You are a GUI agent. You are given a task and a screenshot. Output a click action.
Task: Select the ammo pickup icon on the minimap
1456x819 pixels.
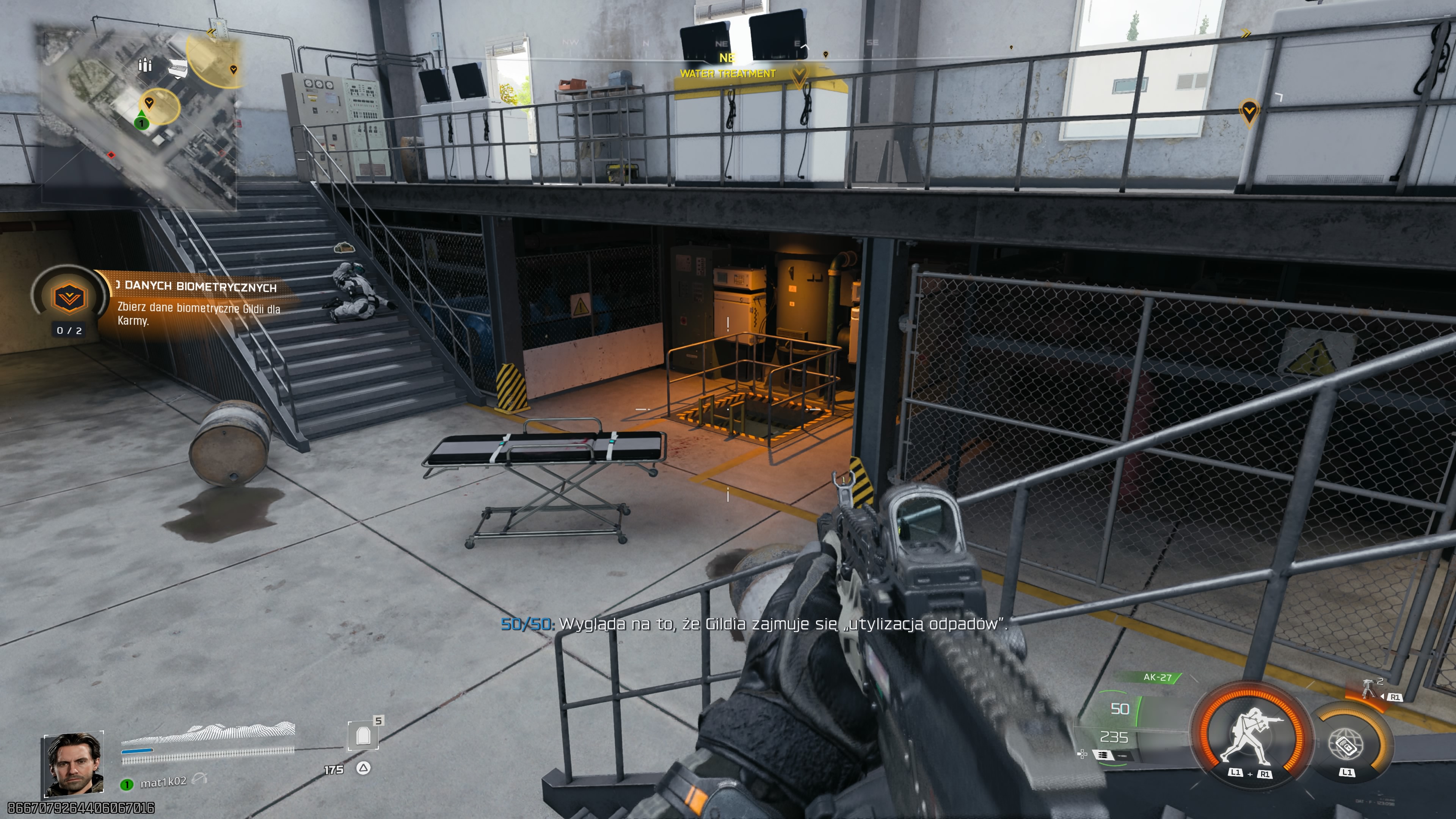click(145, 66)
